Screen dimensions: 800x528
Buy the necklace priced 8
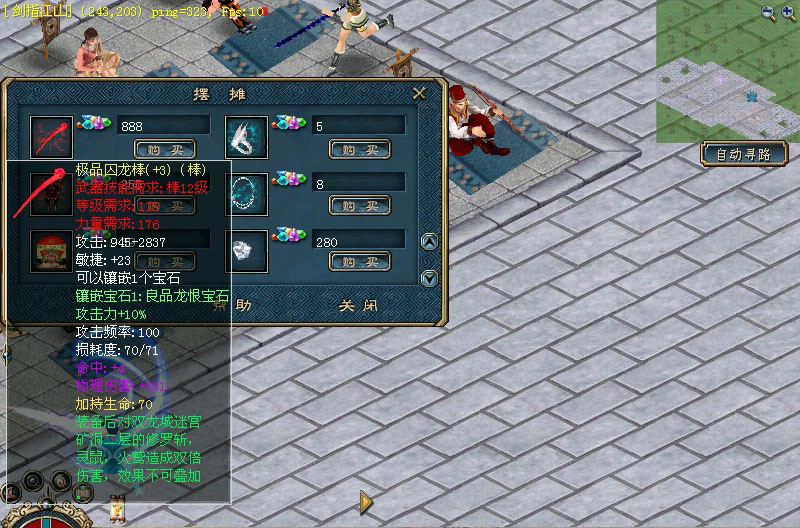point(359,206)
